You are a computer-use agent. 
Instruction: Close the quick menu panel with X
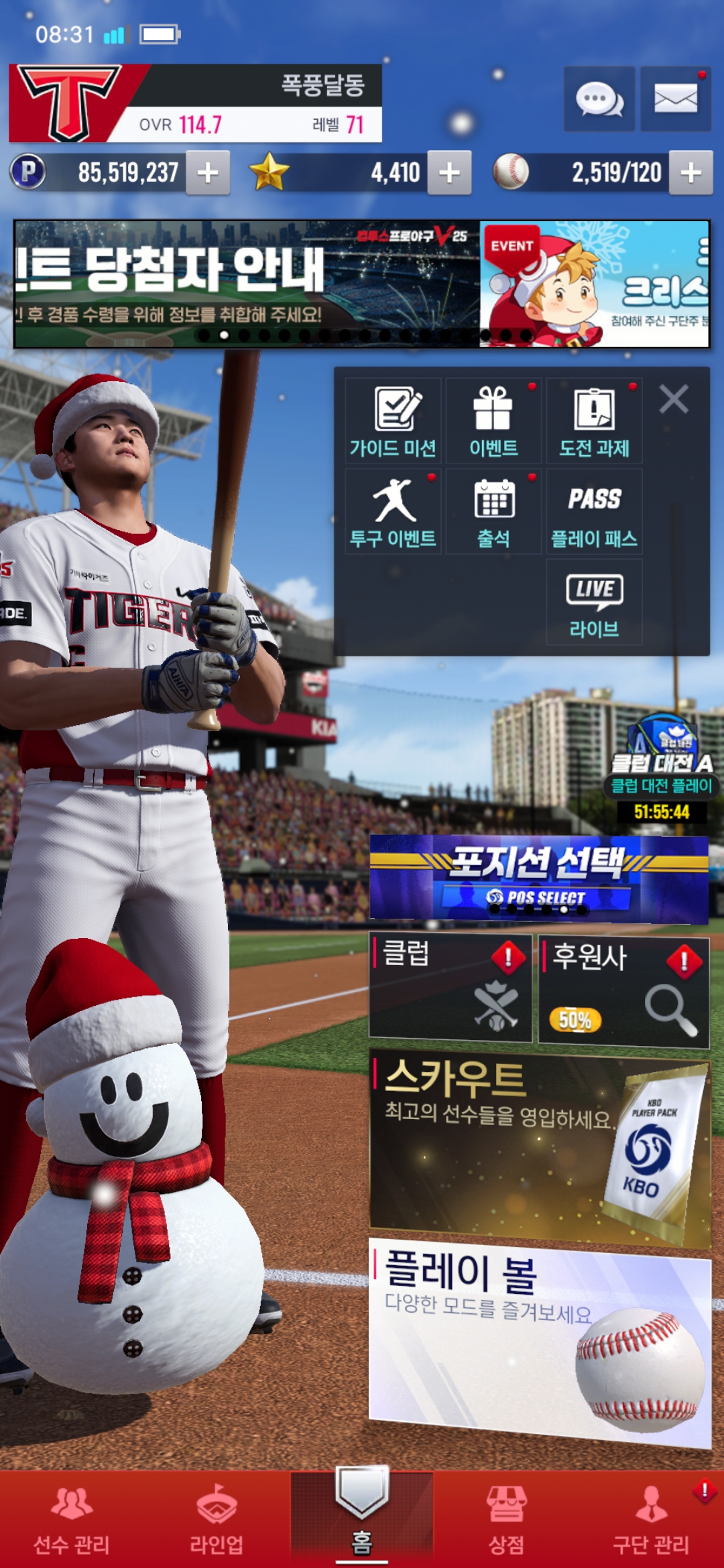674,399
